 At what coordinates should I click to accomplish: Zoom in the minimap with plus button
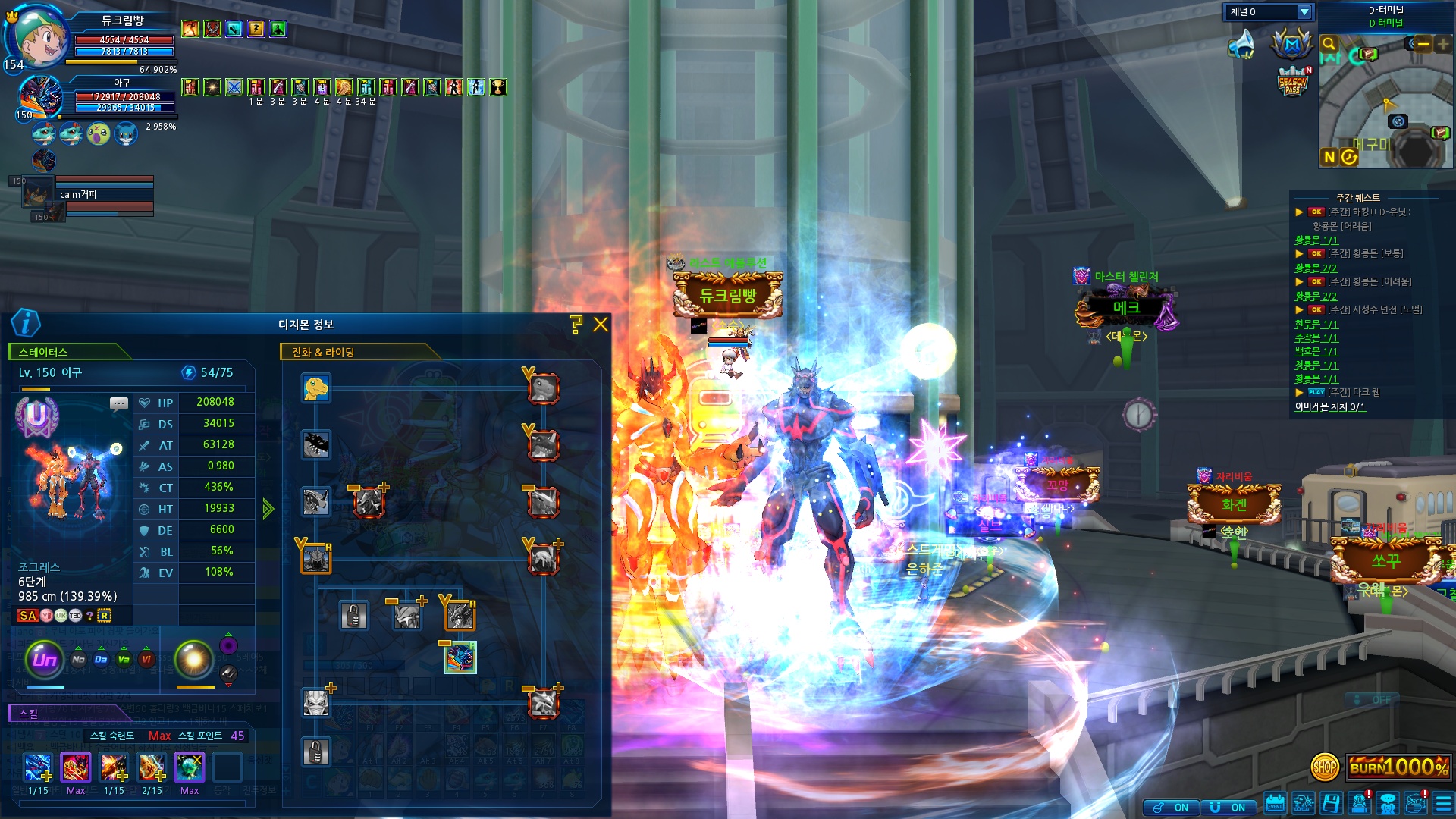[x=1442, y=45]
